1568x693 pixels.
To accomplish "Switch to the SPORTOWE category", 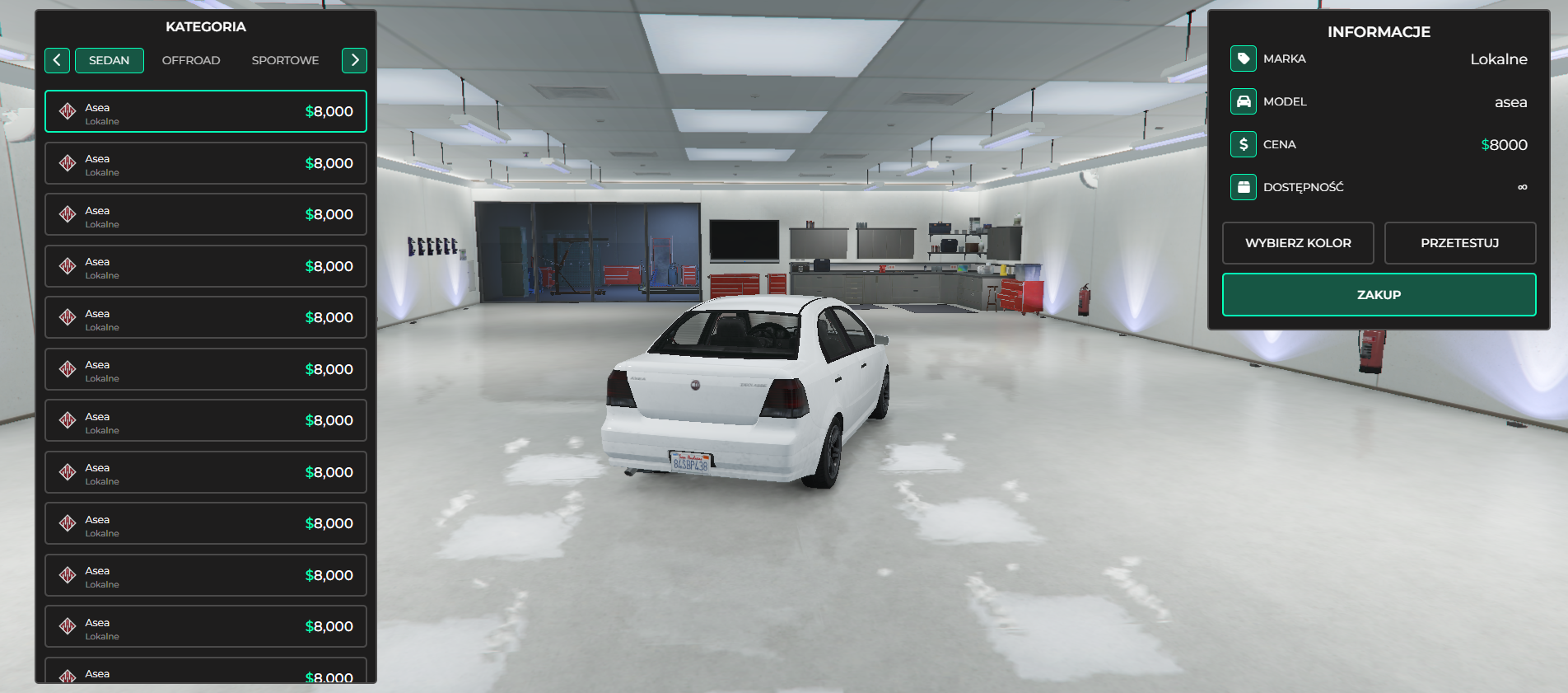I will tap(285, 60).
